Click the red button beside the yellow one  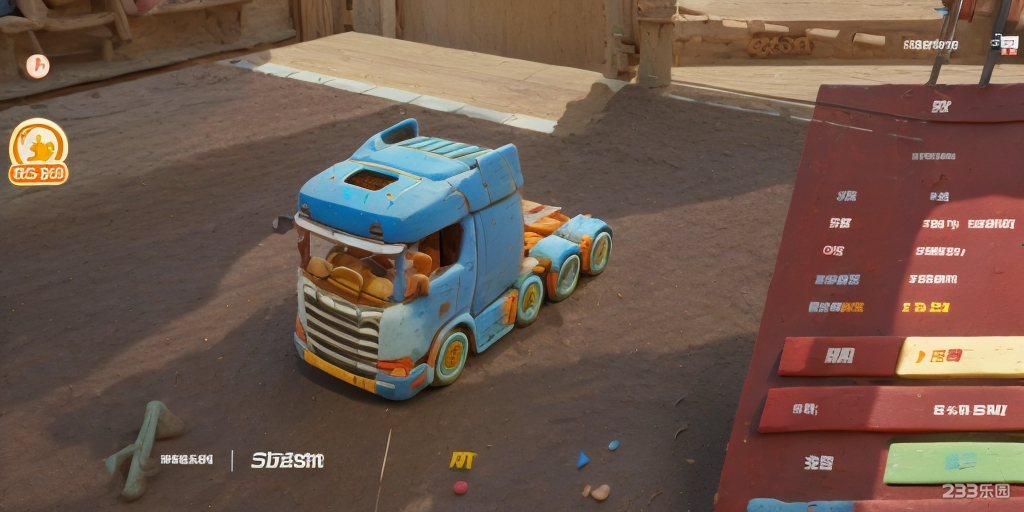point(840,356)
